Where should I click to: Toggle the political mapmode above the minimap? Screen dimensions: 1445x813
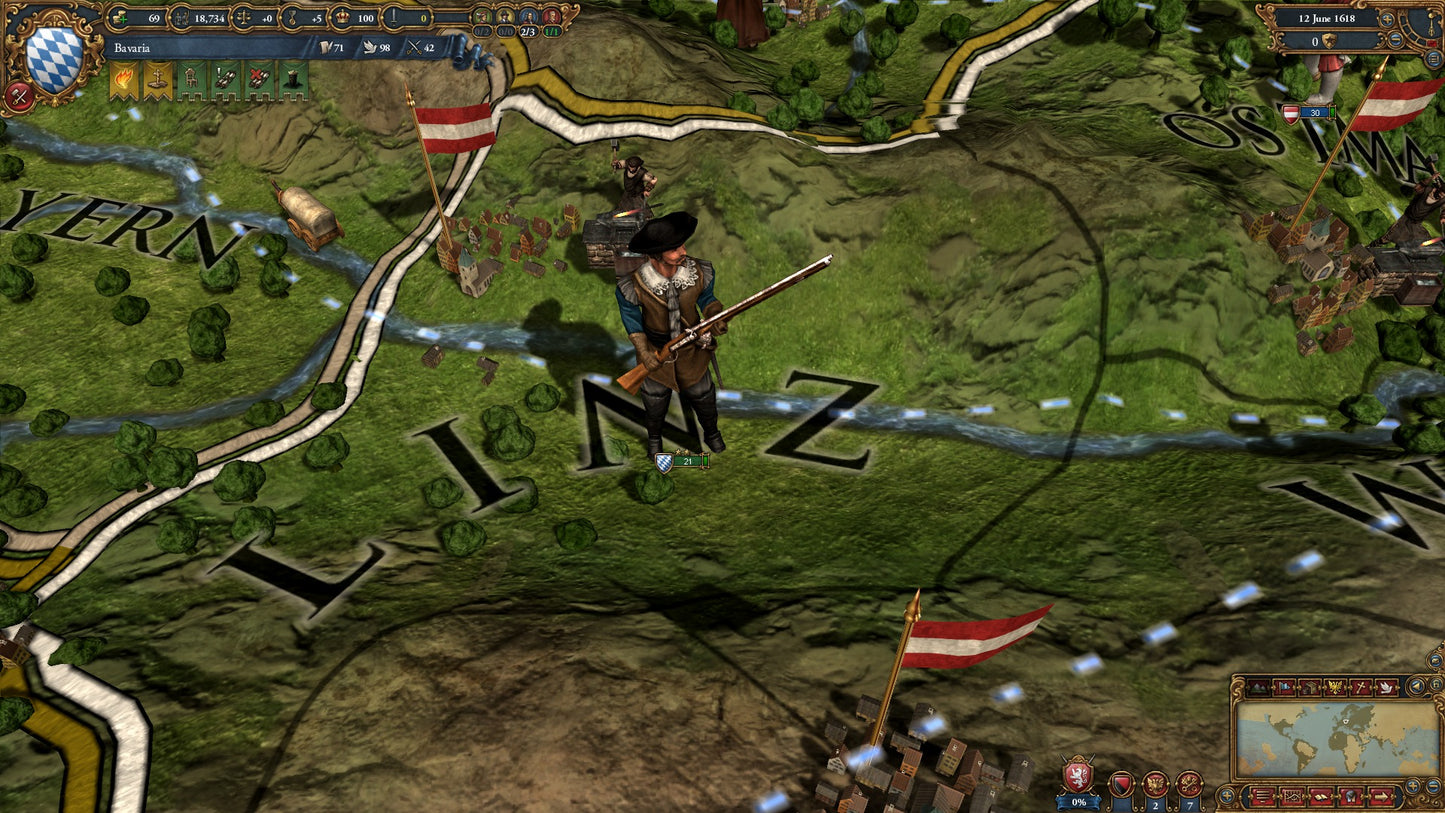pos(1284,687)
